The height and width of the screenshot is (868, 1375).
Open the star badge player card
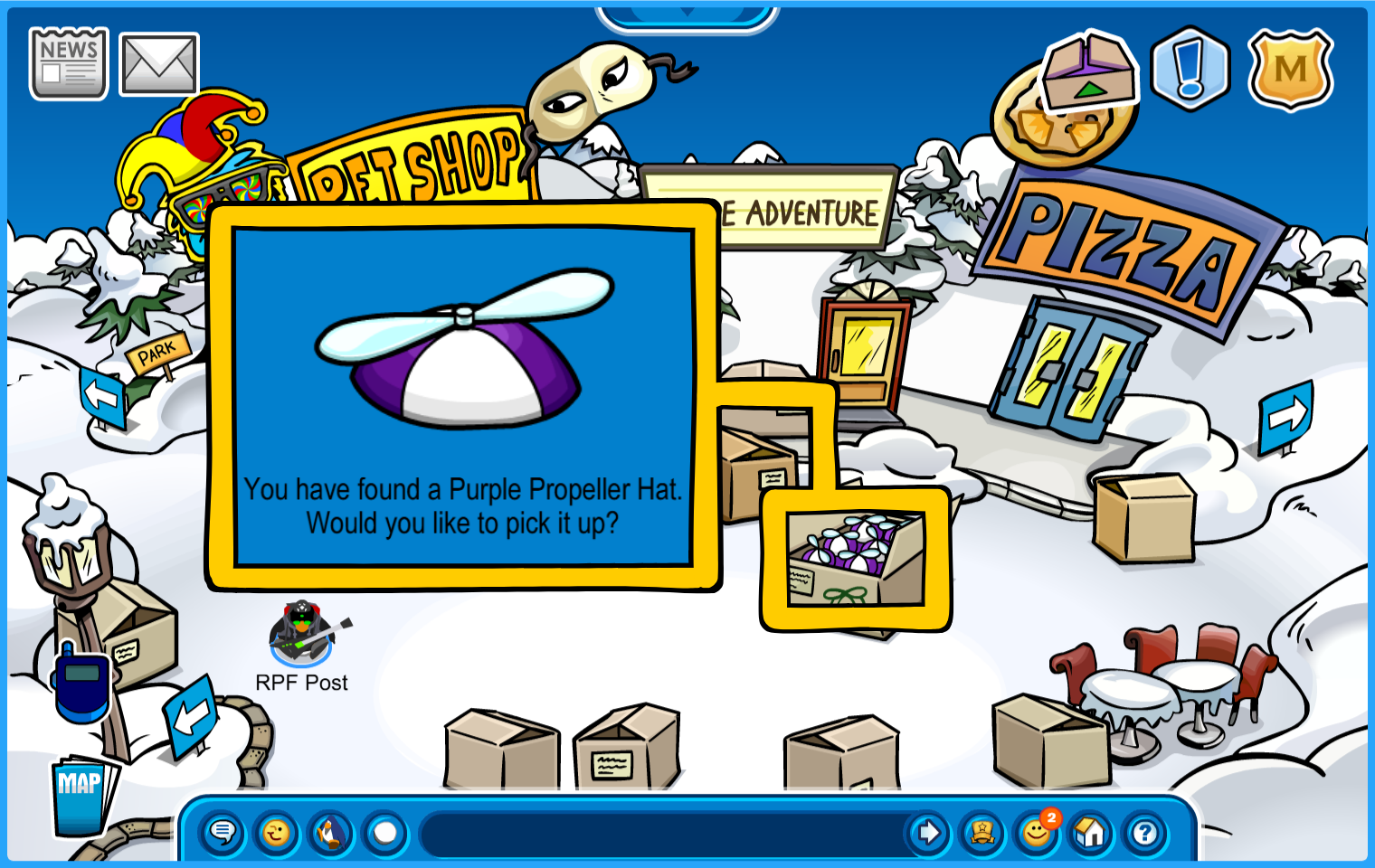pyautogui.click(x=982, y=832)
